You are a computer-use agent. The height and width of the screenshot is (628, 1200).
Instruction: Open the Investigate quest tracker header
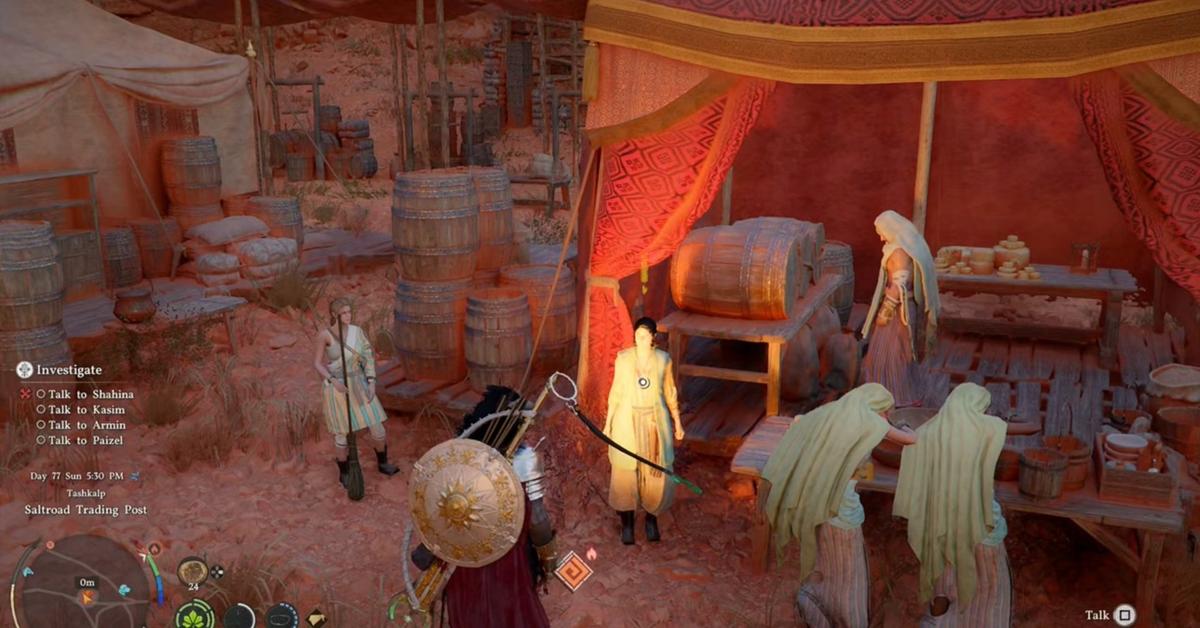[60, 369]
